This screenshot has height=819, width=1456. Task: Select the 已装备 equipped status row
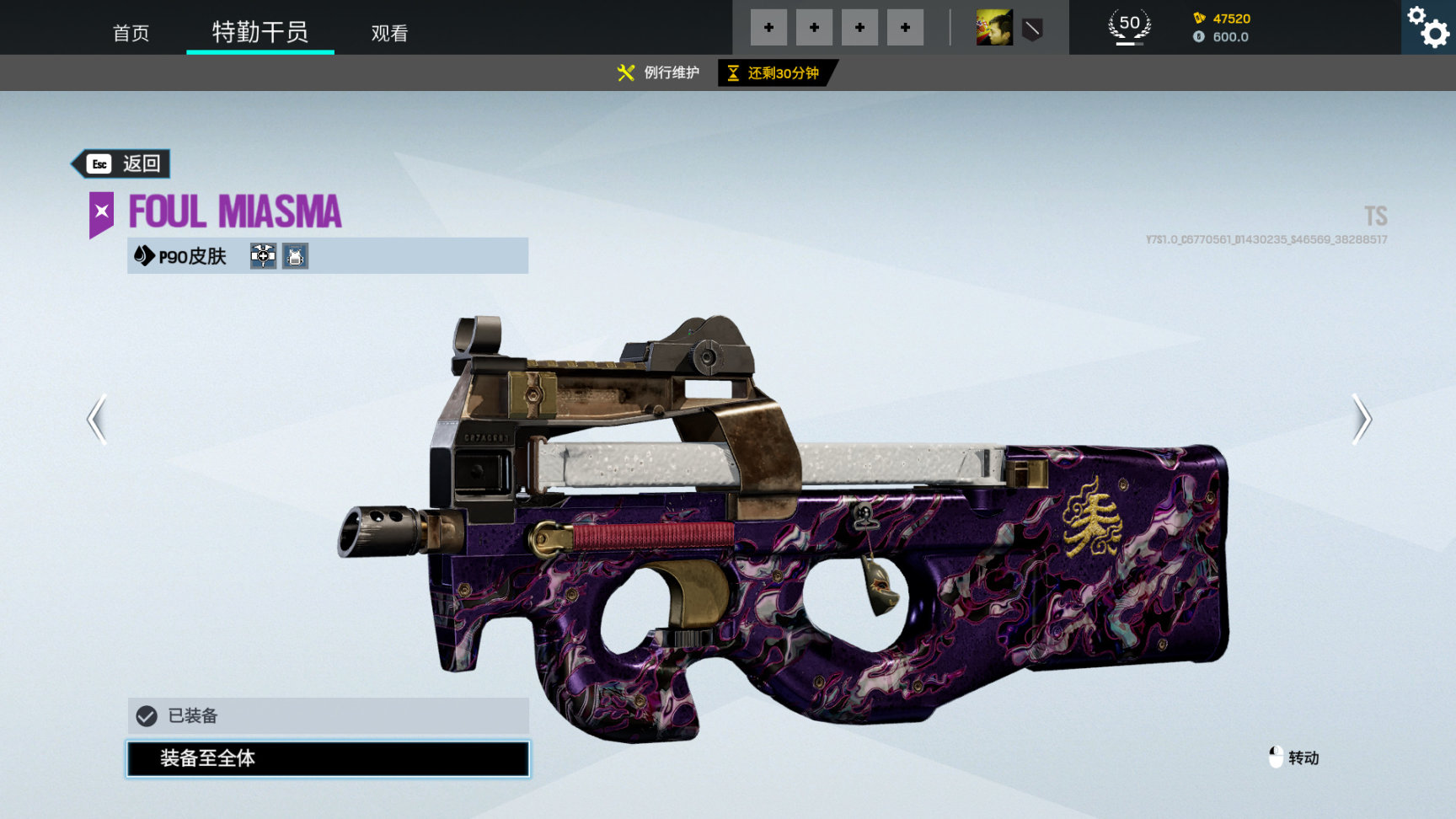click(328, 716)
